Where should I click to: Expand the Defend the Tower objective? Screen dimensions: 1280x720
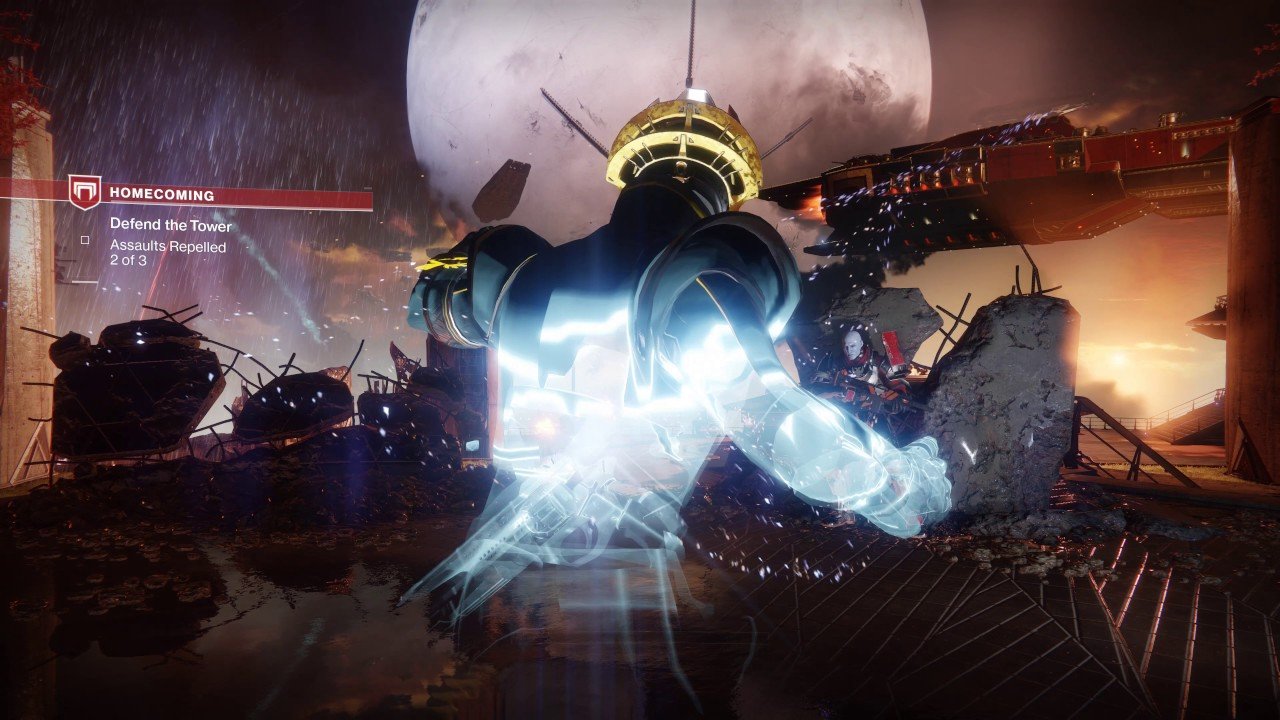[x=170, y=225]
